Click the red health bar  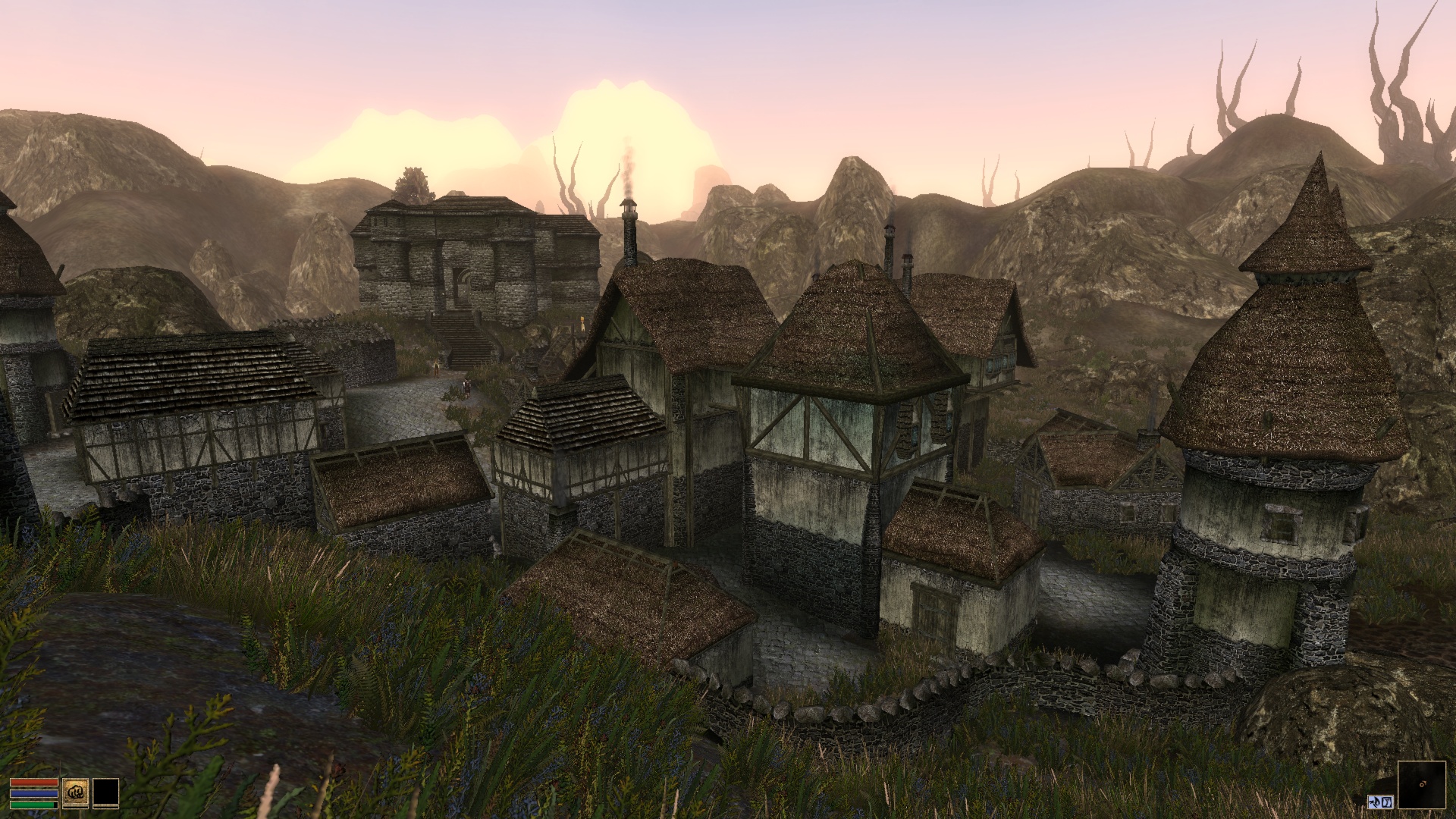(x=34, y=783)
